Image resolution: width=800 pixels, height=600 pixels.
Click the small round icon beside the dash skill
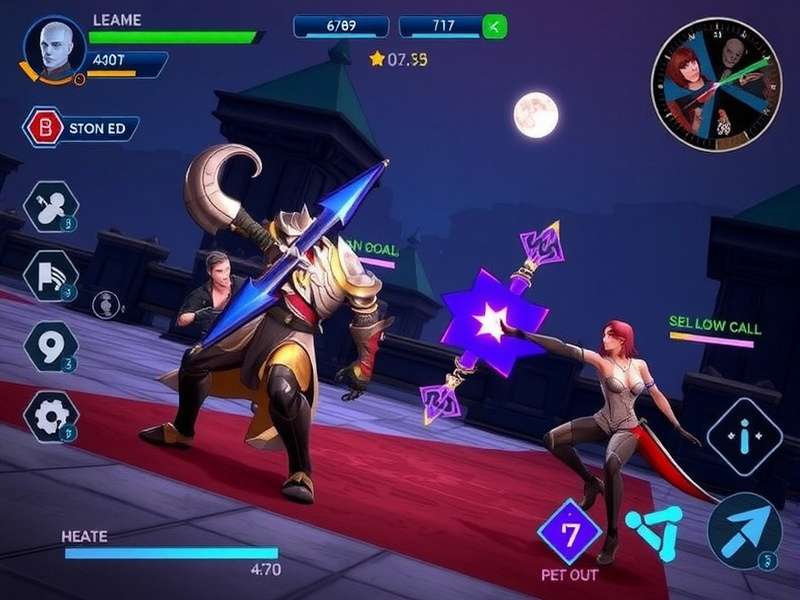tap(106, 303)
